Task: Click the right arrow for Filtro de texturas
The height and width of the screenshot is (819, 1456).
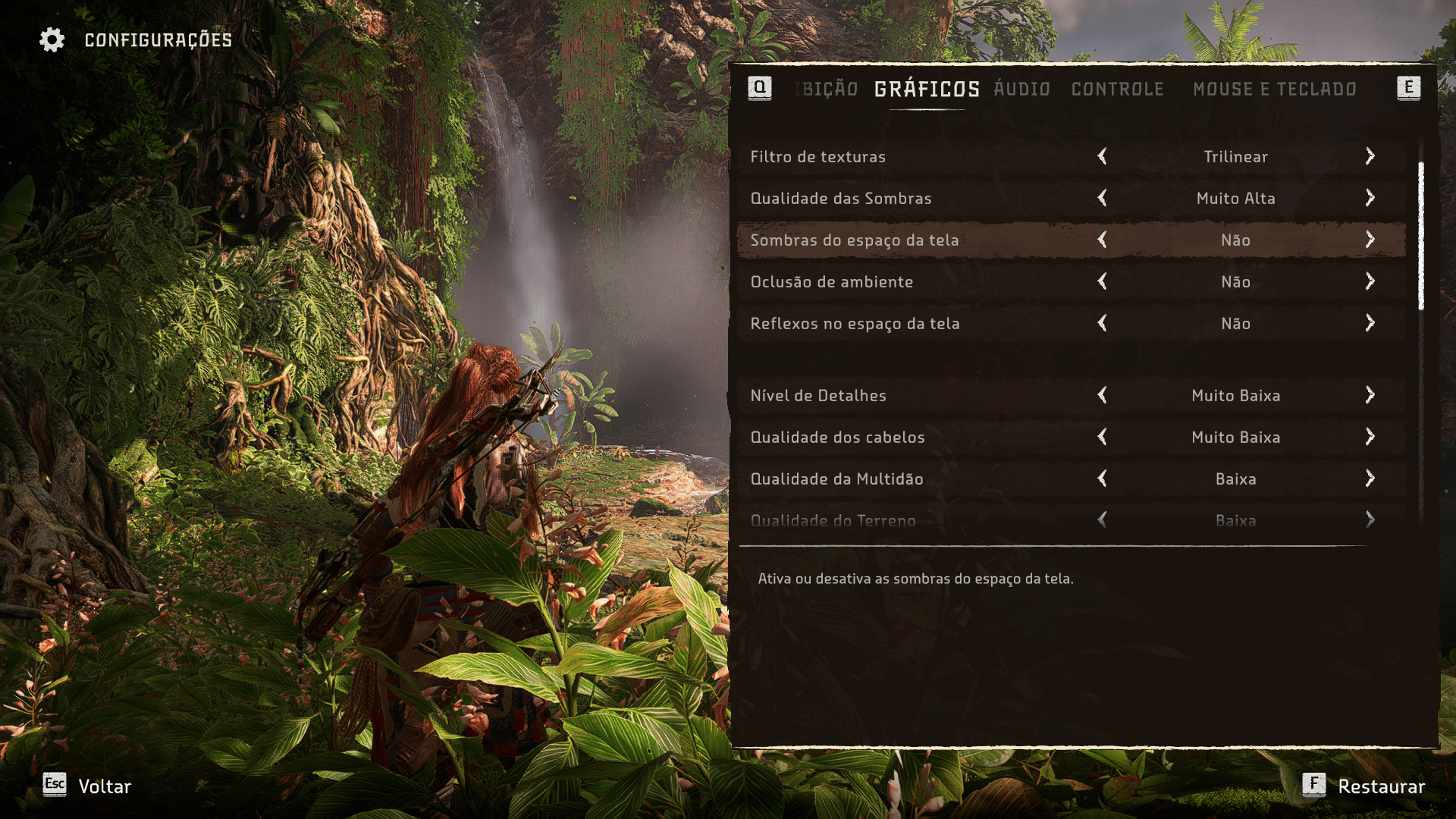Action: click(1370, 156)
